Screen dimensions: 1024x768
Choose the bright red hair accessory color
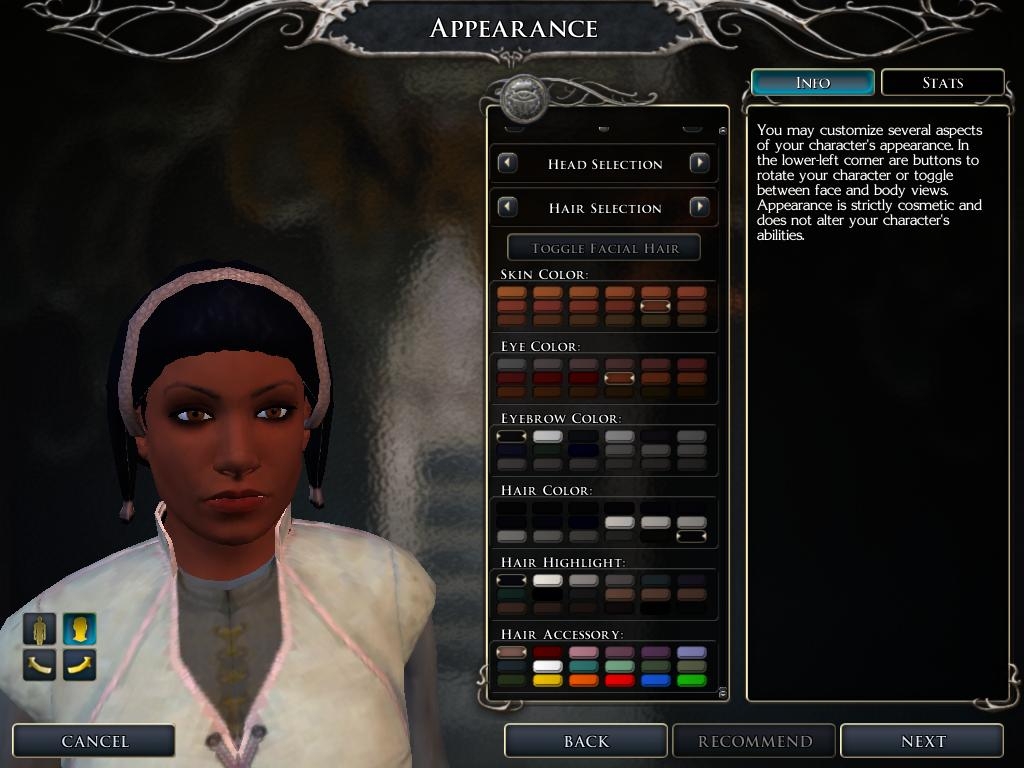[619, 681]
